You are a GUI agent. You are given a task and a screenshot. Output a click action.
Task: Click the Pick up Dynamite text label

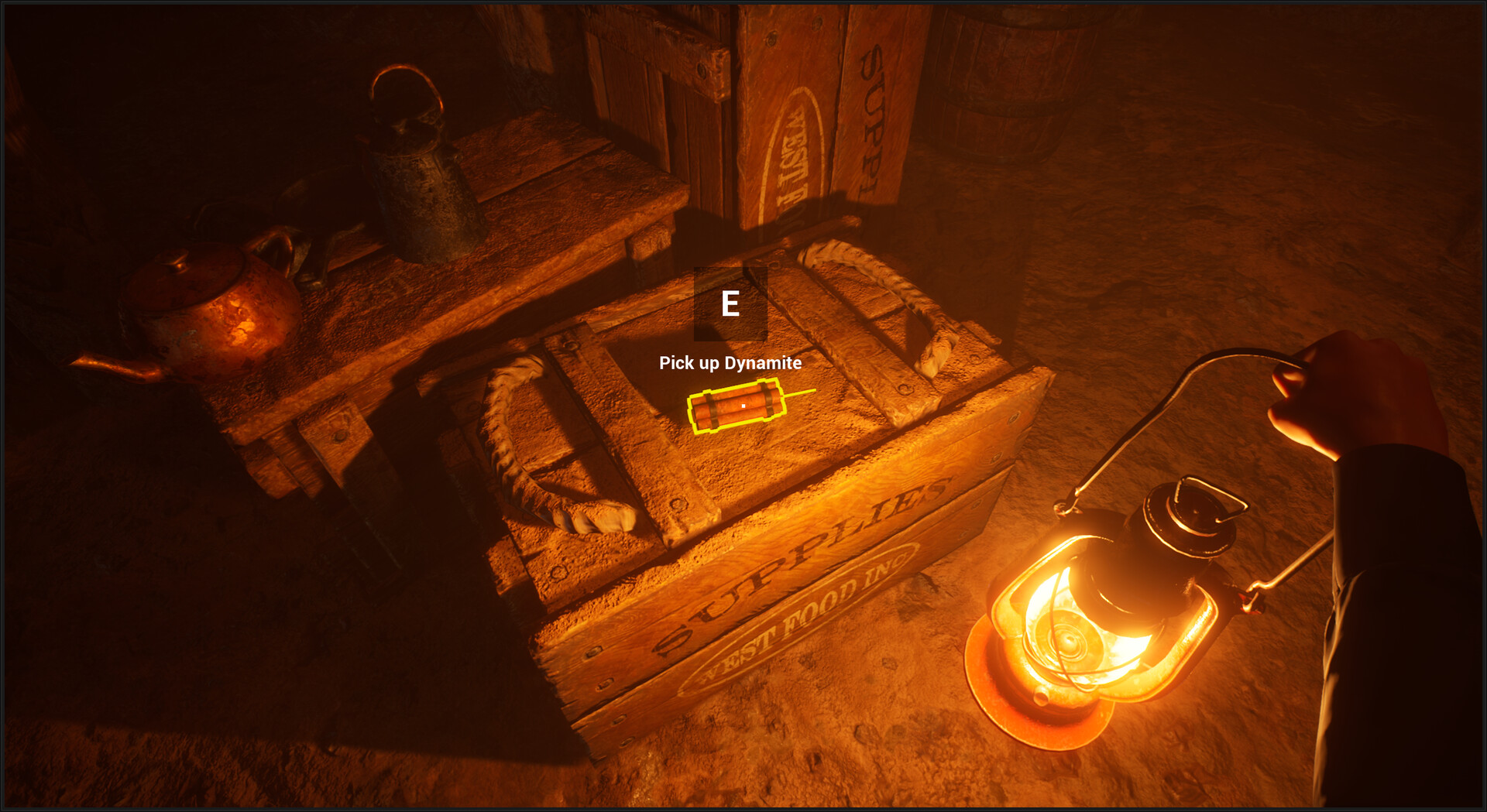pos(730,362)
